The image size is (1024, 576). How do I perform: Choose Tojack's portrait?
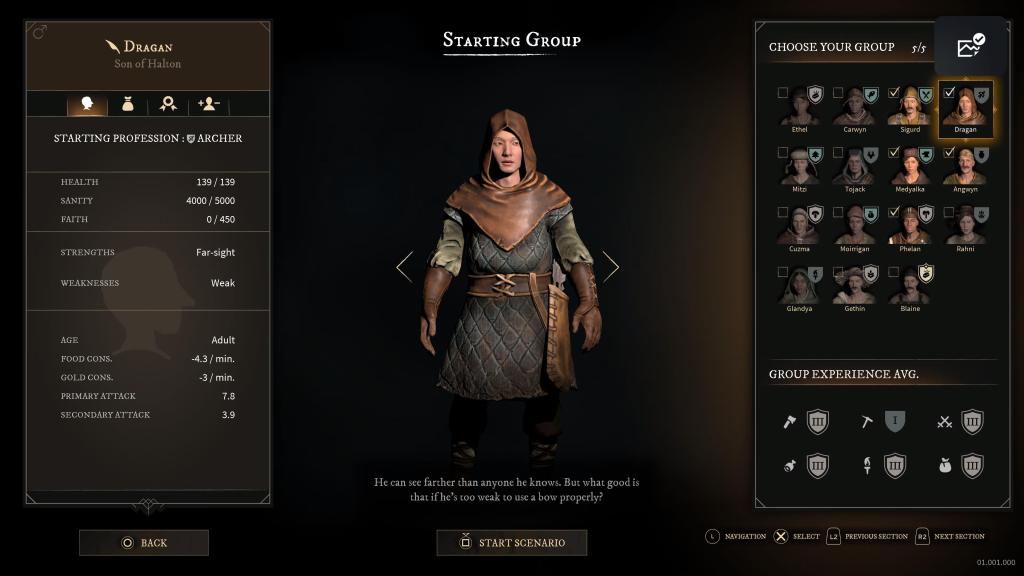(x=854, y=168)
